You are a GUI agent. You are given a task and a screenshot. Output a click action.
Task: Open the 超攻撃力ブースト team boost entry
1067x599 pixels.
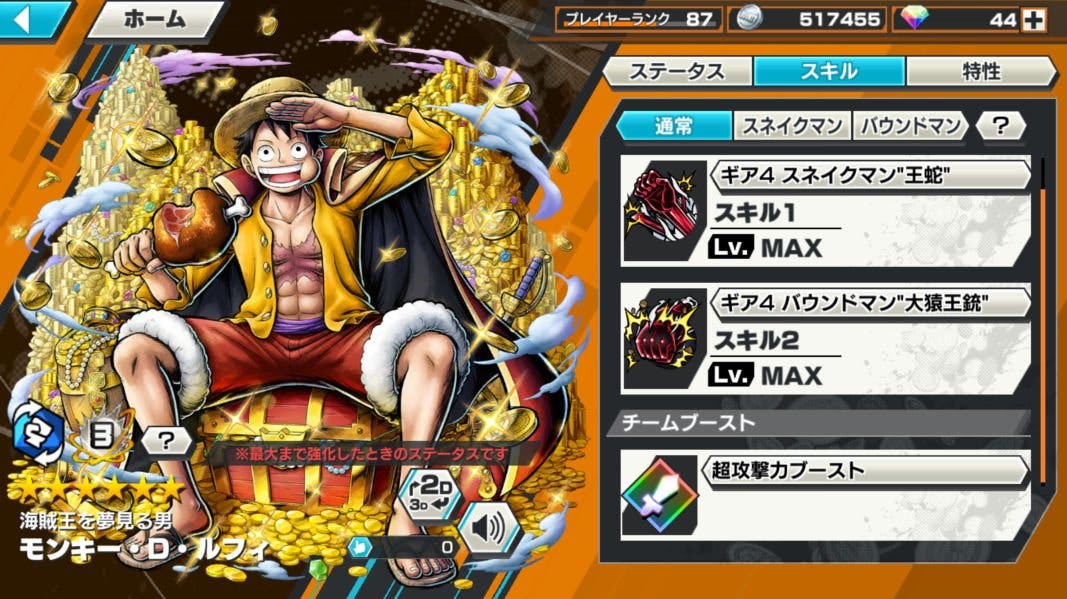[x=826, y=495]
